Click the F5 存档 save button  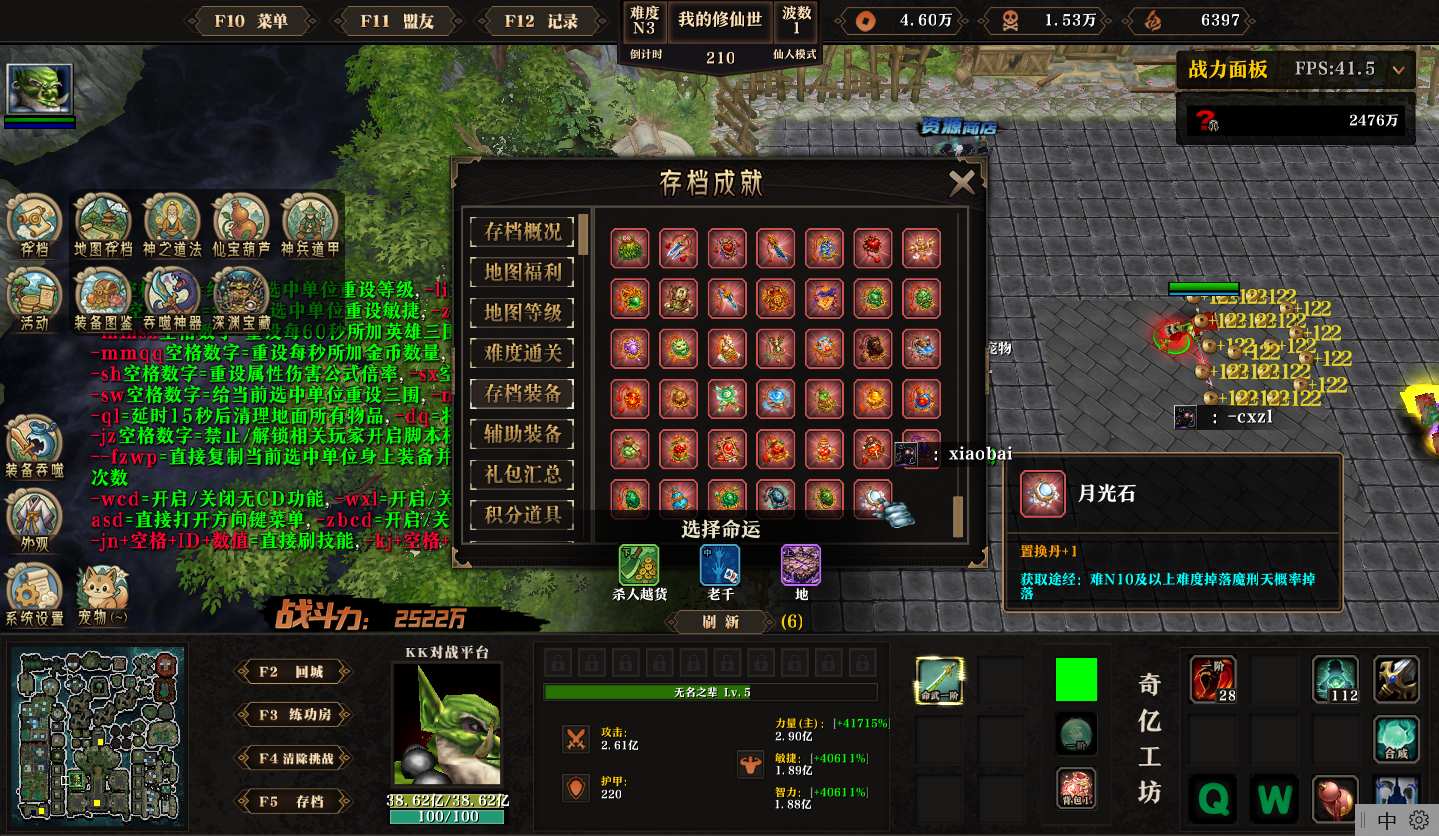293,801
